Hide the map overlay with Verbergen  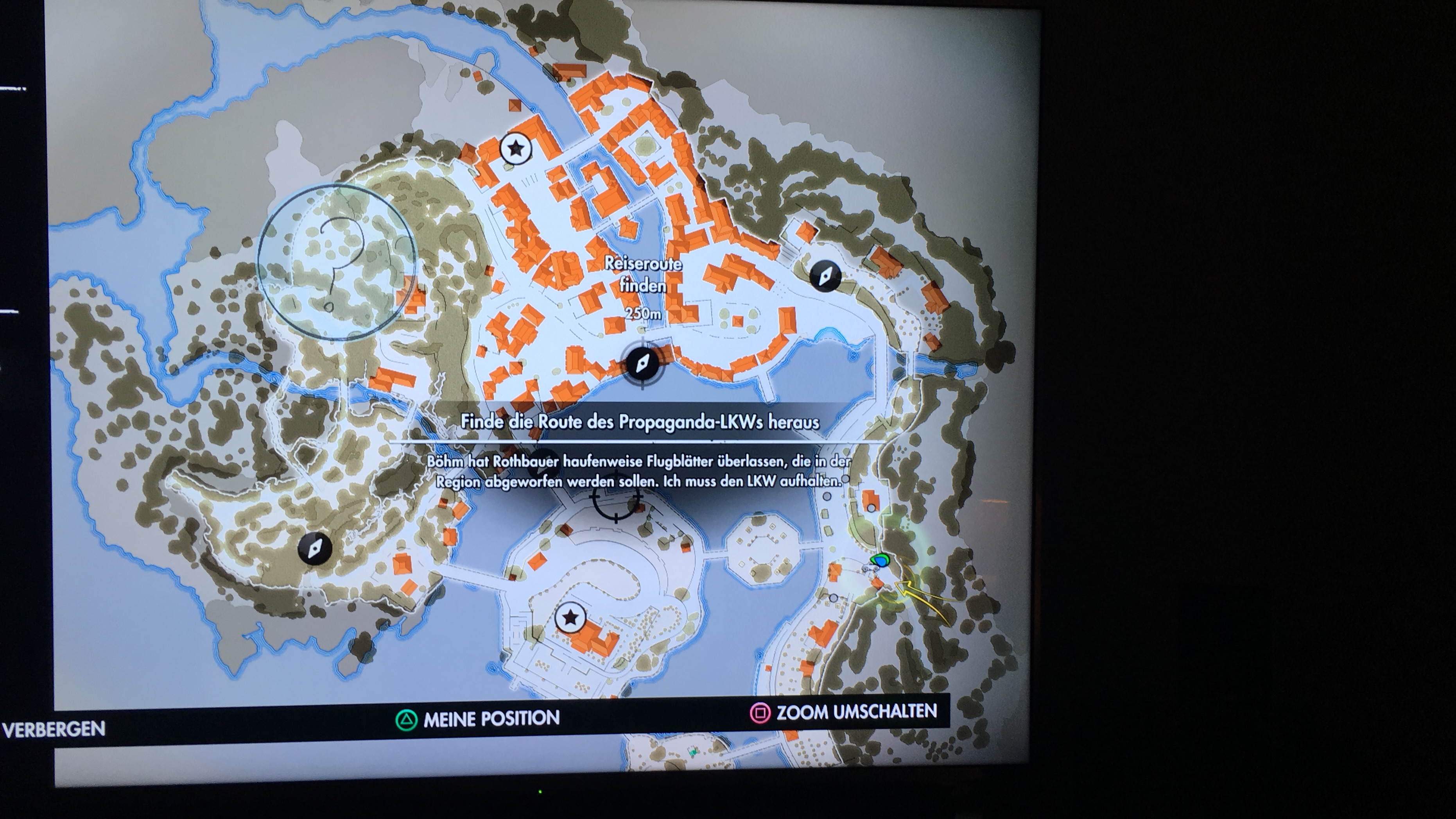[54, 729]
